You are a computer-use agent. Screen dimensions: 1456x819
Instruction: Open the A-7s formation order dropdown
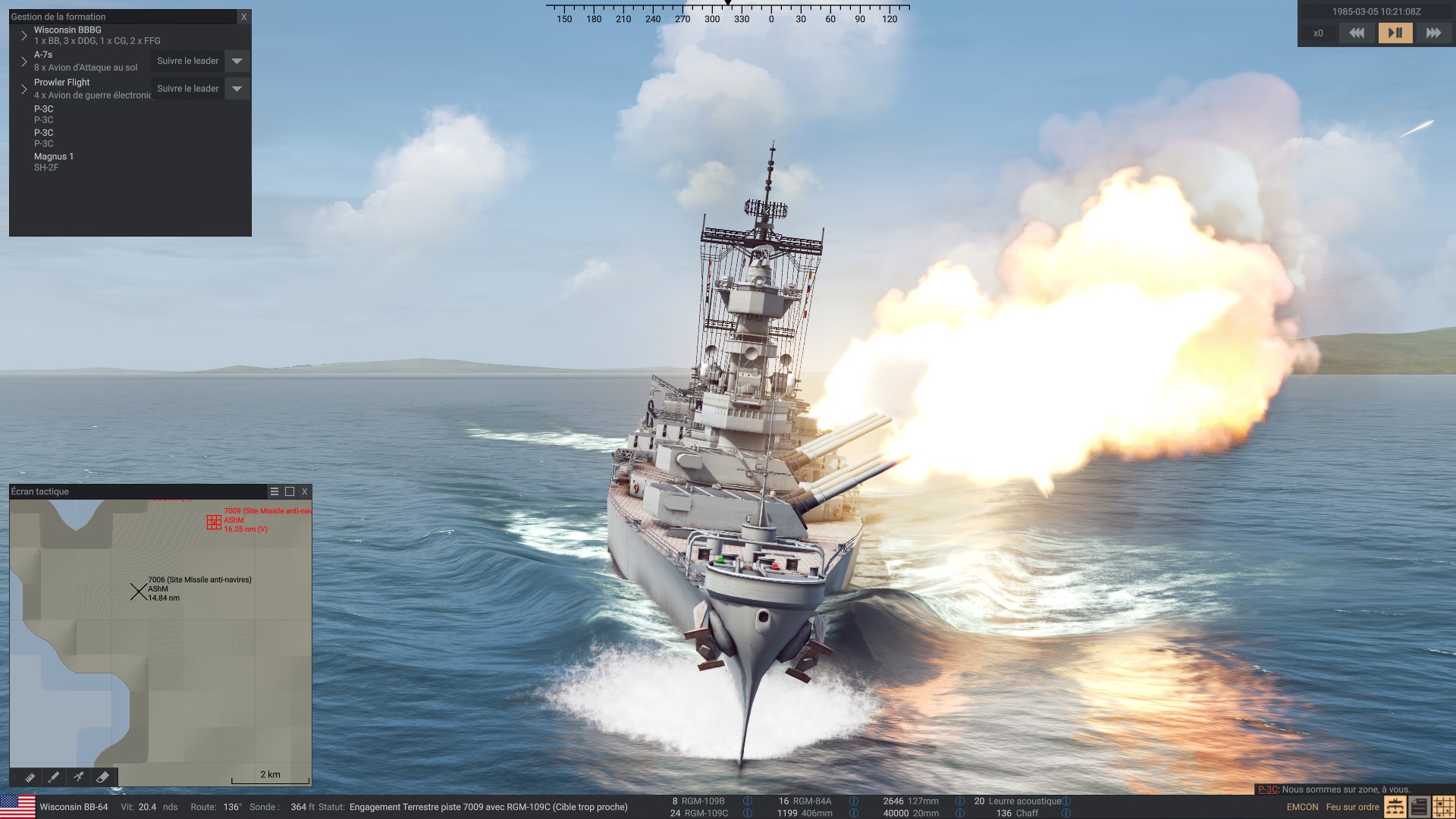(x=237, y=61)
